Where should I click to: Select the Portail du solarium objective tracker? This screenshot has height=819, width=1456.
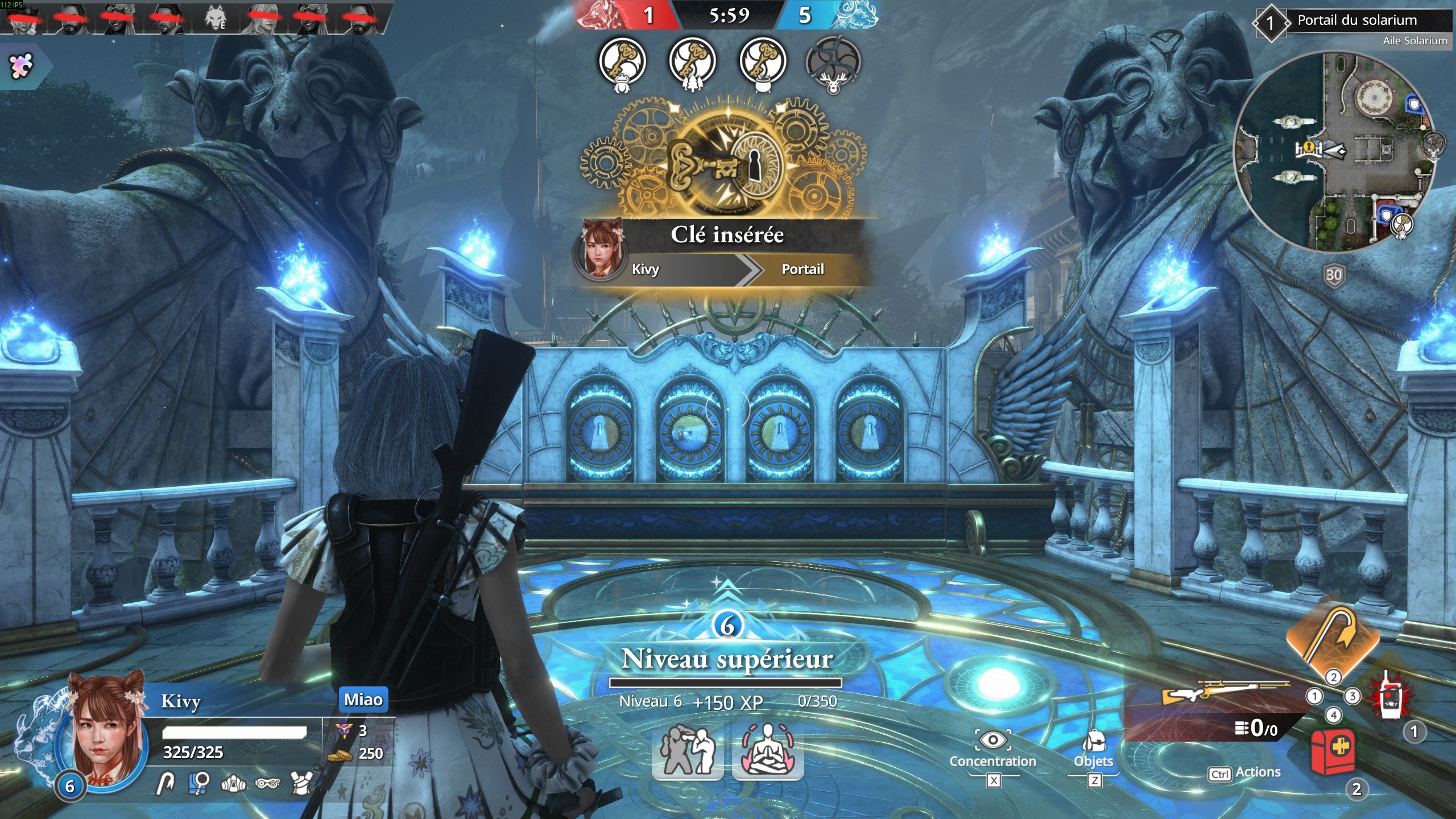coord(1356,22)
